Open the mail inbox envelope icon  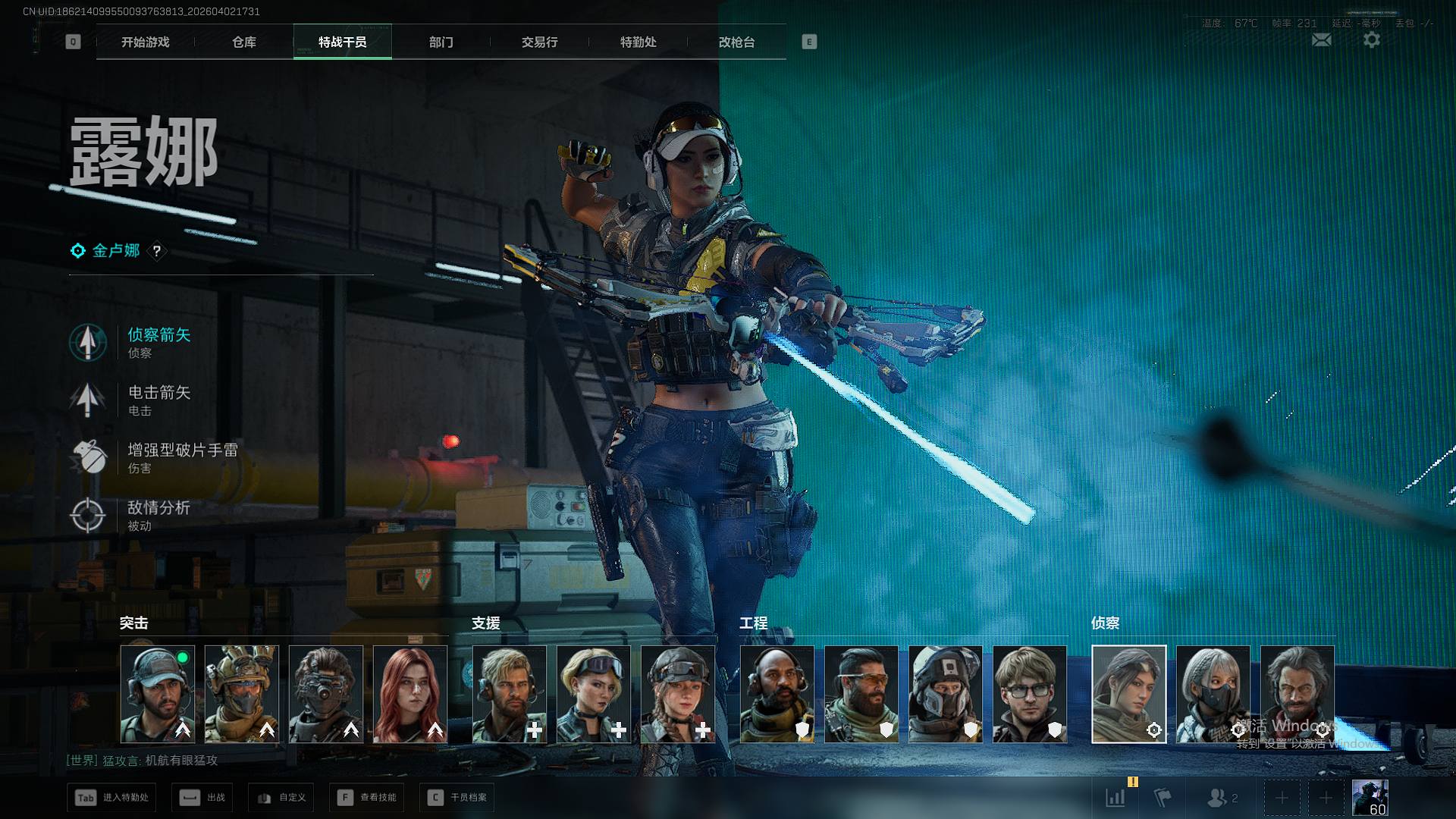click(x=1322, y=40)
